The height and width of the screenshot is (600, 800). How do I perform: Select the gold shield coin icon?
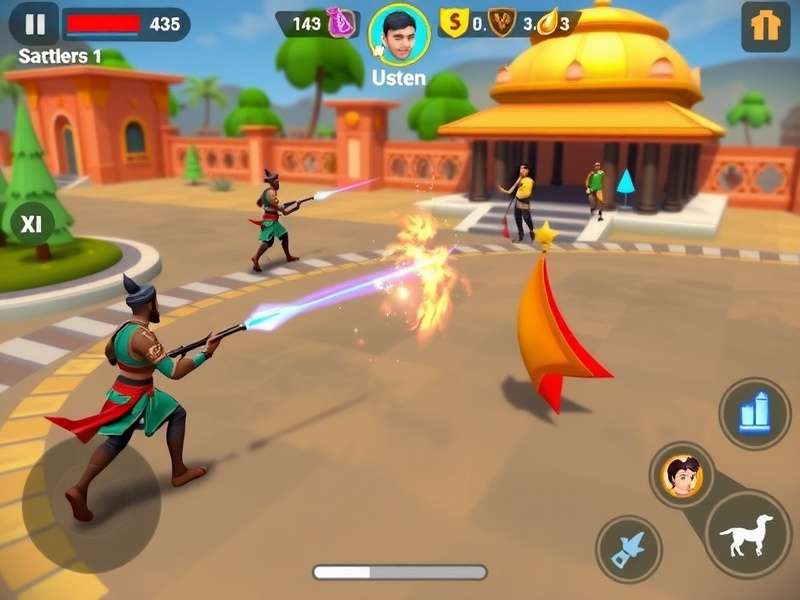[455, 23]
